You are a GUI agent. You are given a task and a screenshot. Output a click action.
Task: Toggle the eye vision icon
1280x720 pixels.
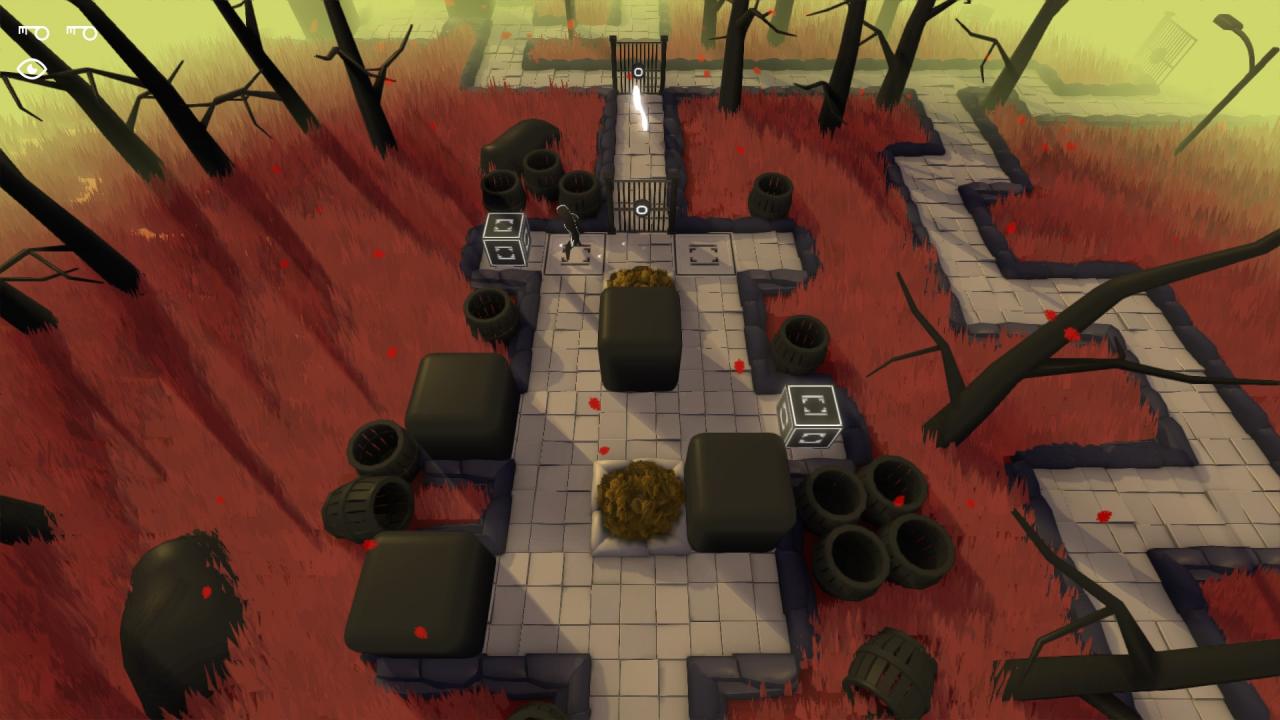32,69
